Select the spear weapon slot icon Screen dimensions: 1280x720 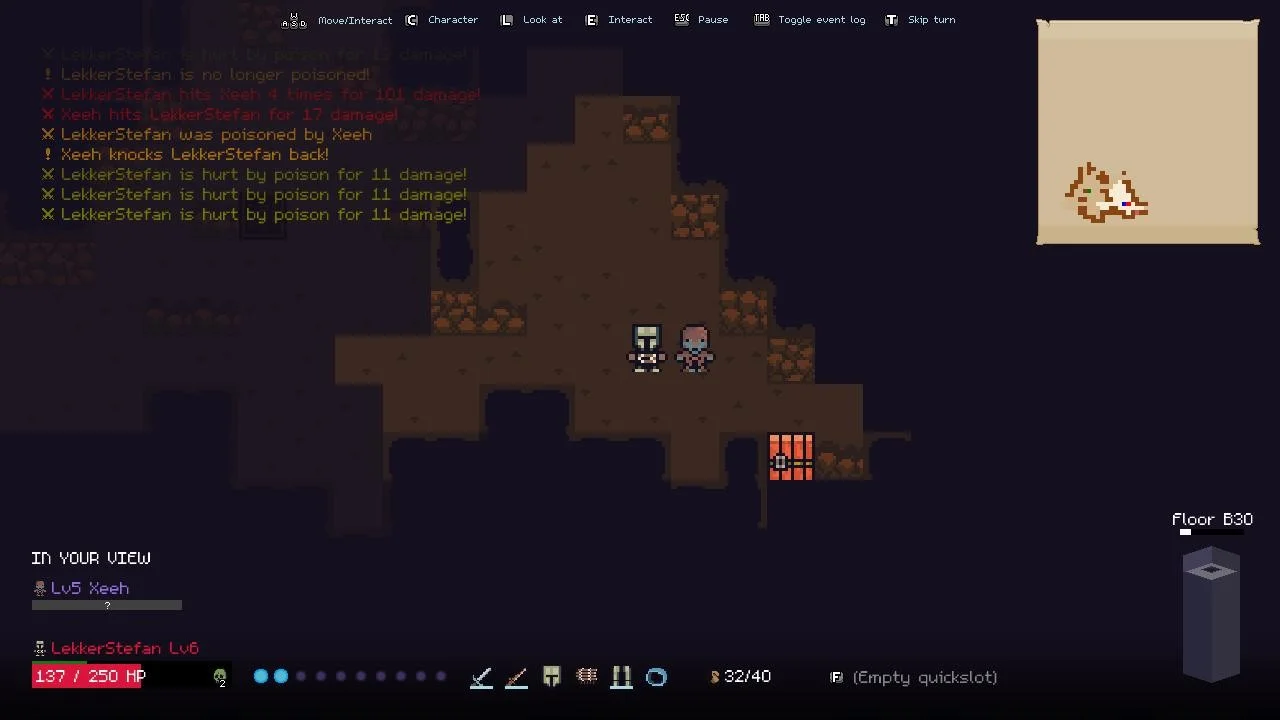click(x=516, y=677)
